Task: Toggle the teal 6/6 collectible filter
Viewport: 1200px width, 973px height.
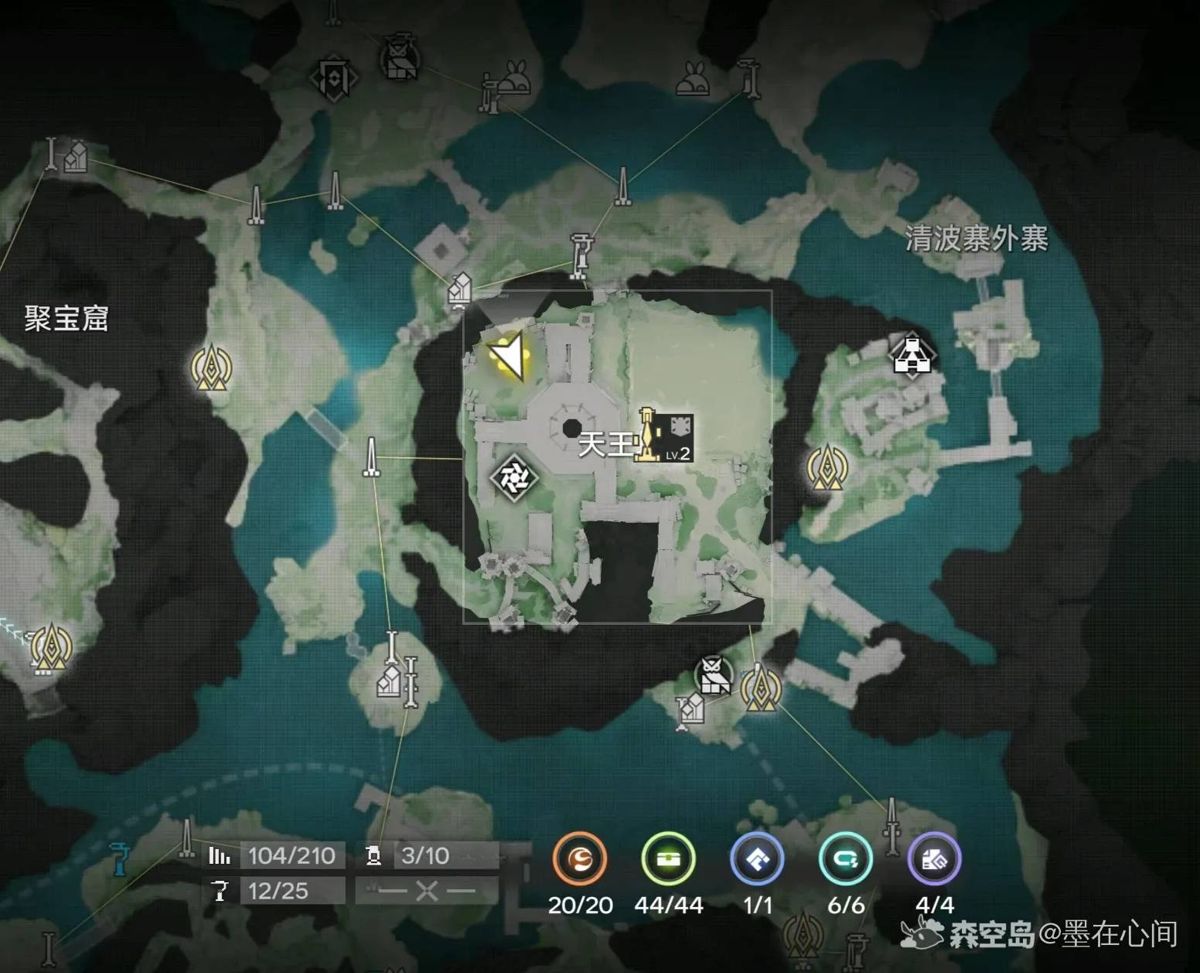Action: 846,861
